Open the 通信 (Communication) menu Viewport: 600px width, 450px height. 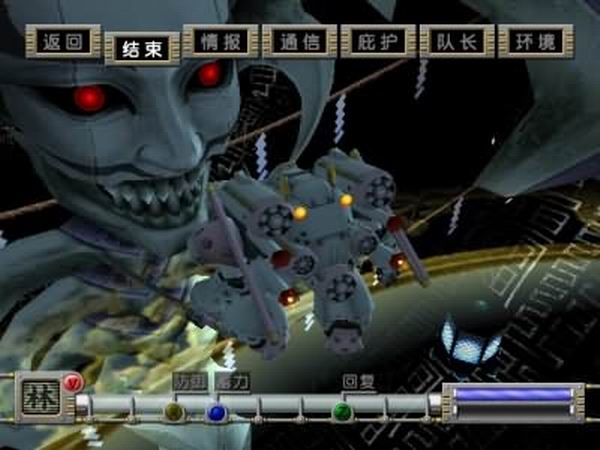coord(299,42)
